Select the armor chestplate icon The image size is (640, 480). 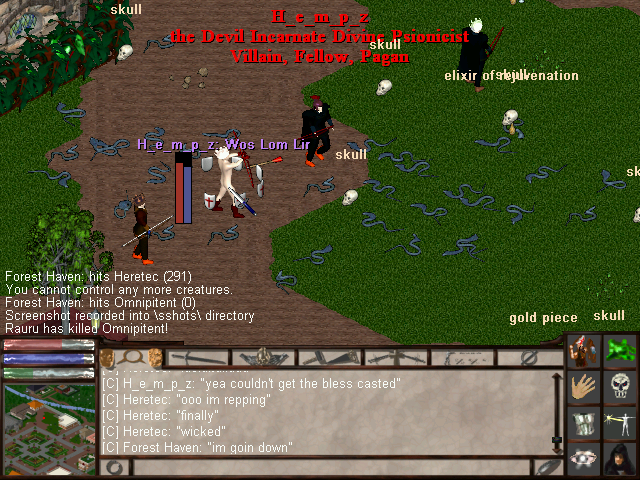[584, 423]
